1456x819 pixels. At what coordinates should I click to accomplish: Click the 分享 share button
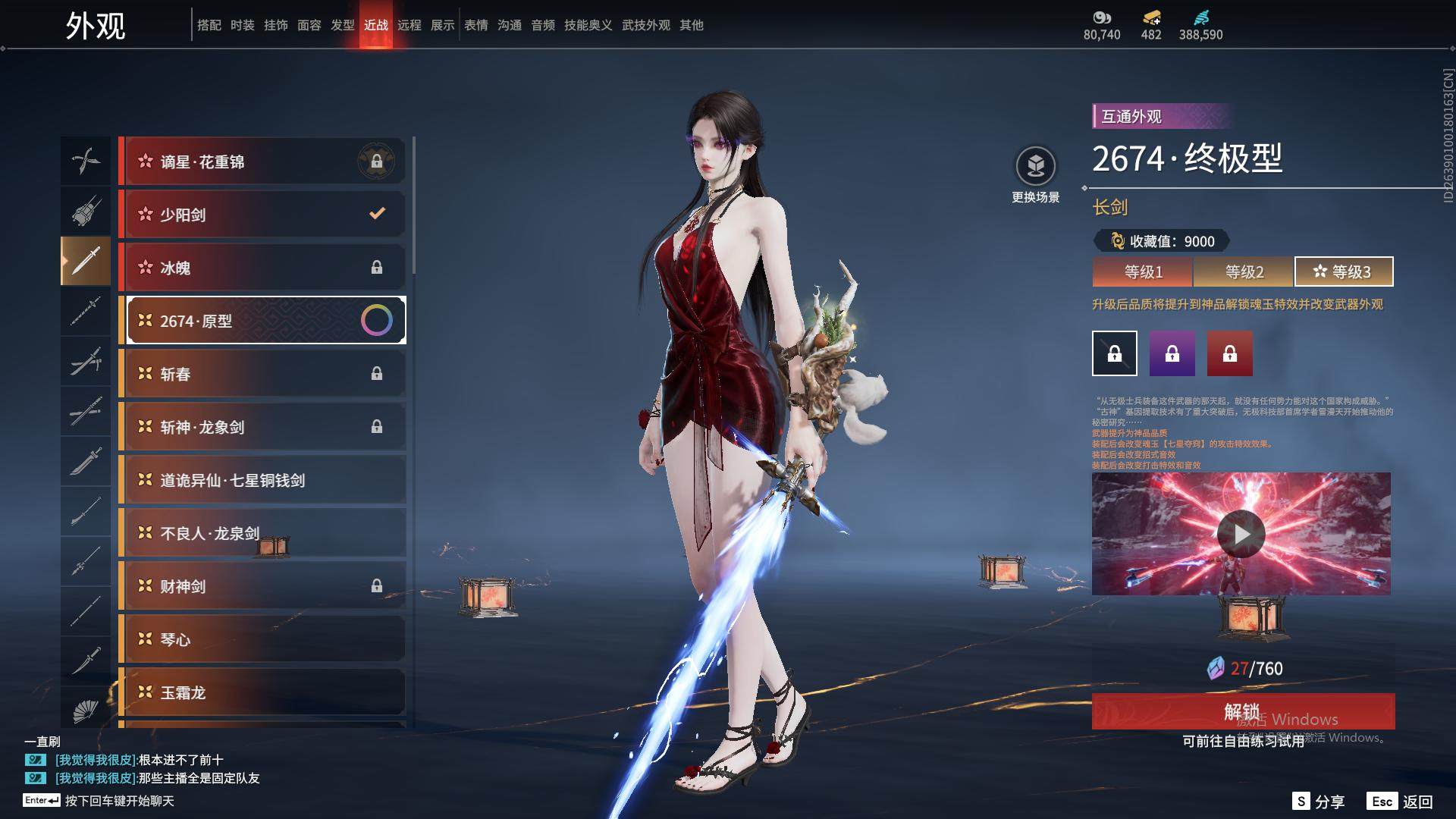pyautogui.click(x=1319, y=802)
